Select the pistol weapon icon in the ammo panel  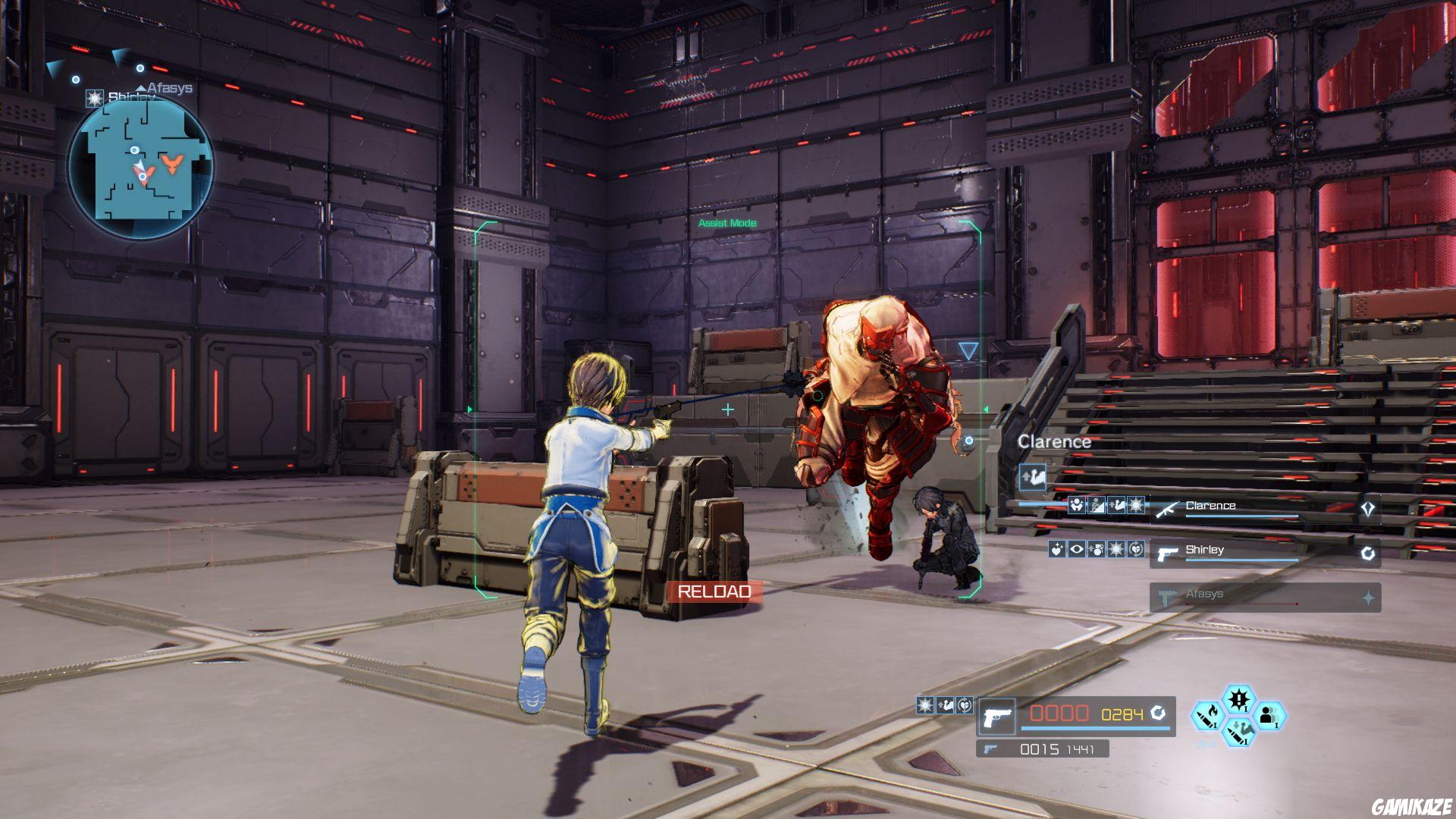click(997, 717)
